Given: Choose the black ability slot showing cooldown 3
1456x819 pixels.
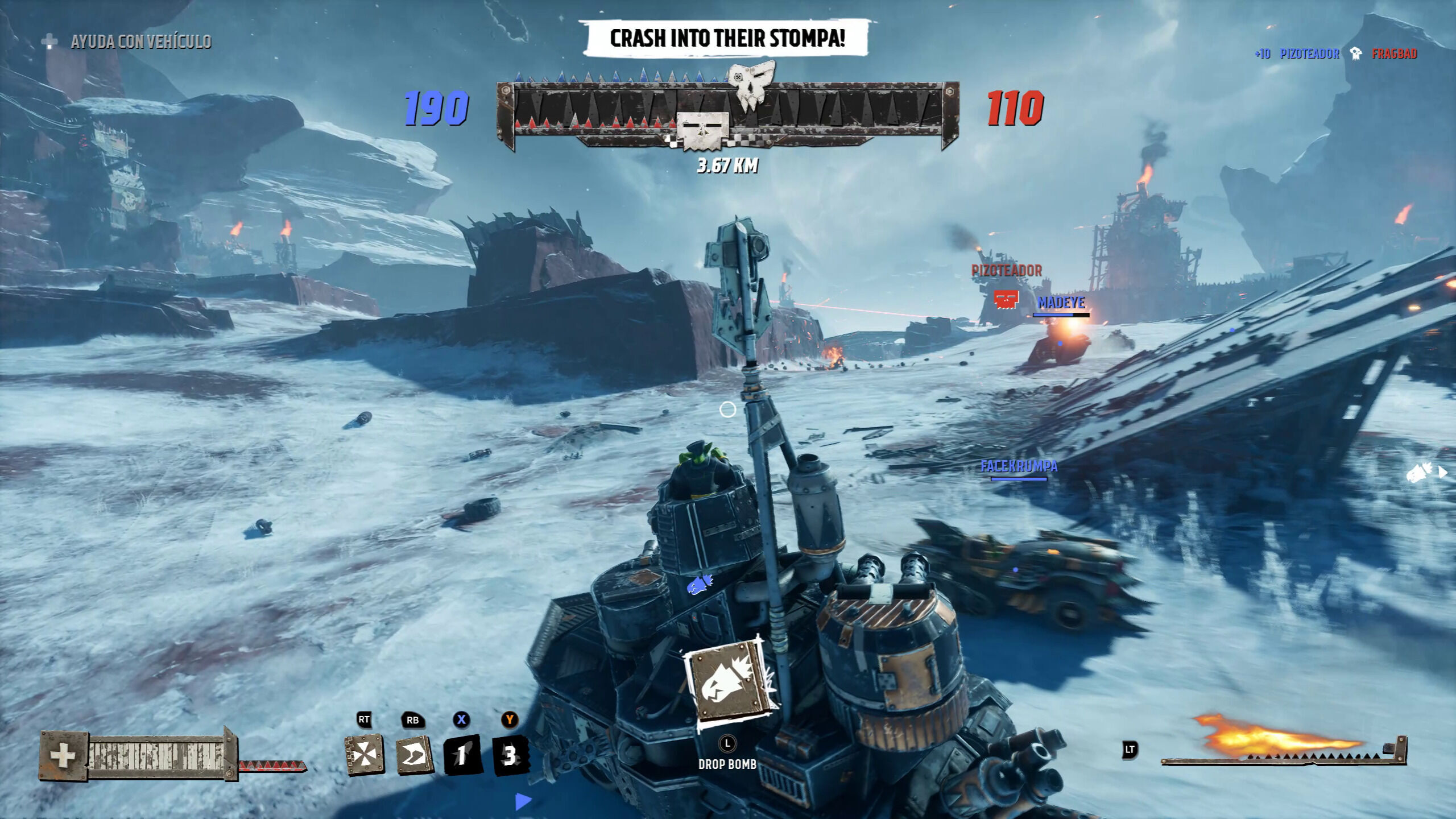Looking at the screenshot, I should (510, 755).
